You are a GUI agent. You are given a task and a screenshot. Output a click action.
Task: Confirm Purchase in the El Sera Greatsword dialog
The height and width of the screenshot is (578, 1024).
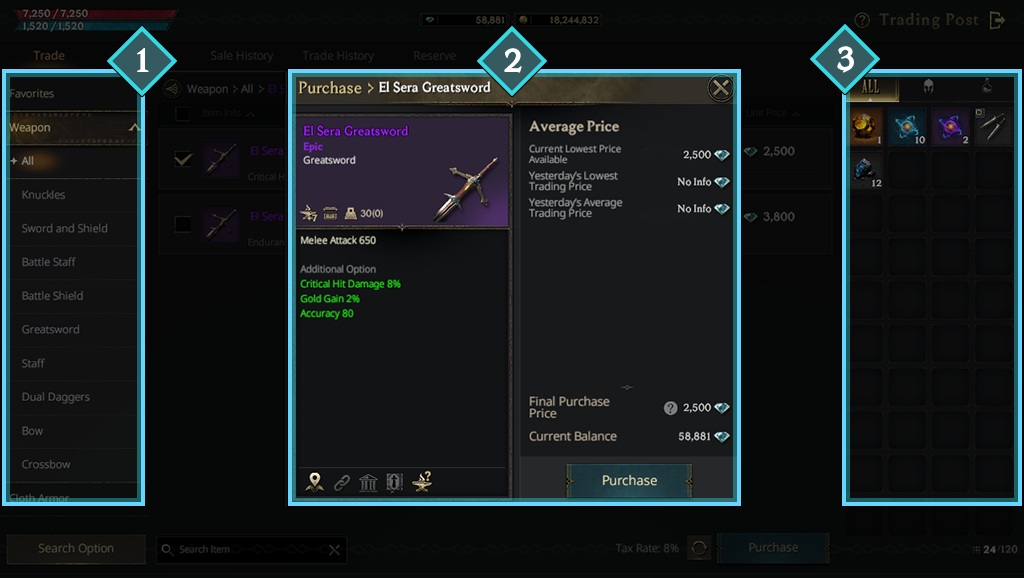point(629,481)
